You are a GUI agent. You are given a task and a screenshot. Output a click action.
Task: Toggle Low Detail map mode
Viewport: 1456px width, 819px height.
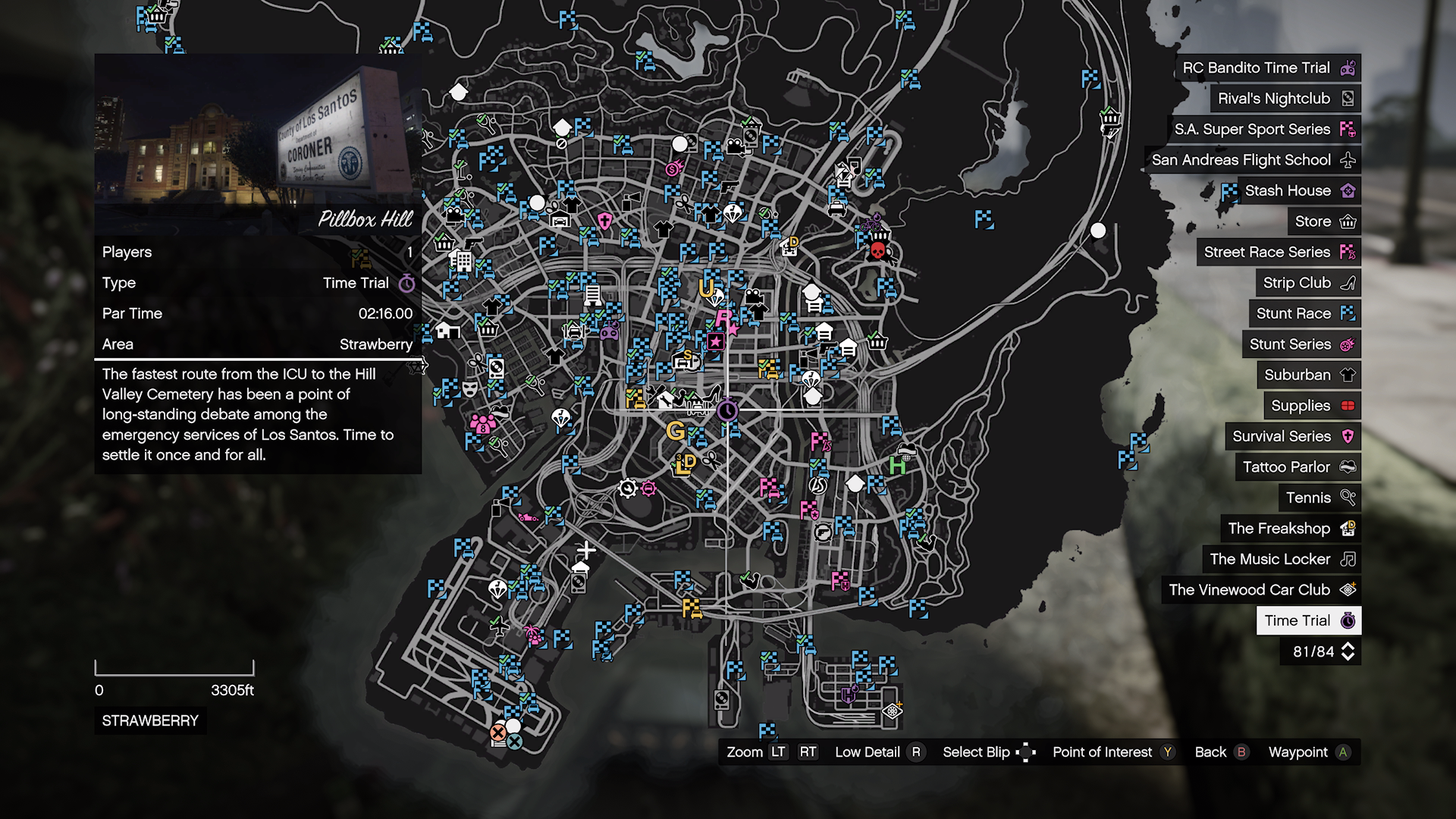[915, 752]
